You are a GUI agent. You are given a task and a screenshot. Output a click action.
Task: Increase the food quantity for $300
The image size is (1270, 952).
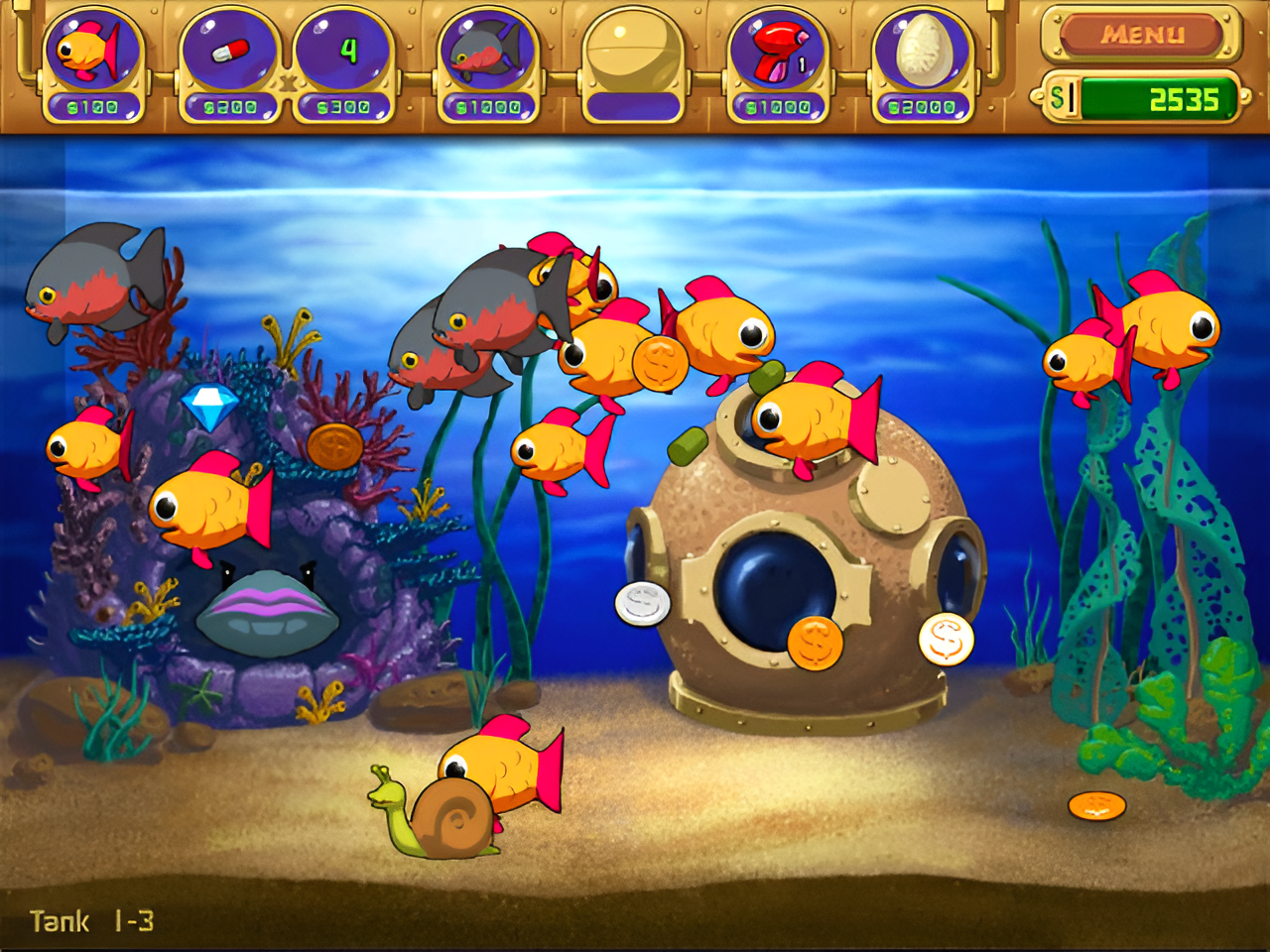343,61
